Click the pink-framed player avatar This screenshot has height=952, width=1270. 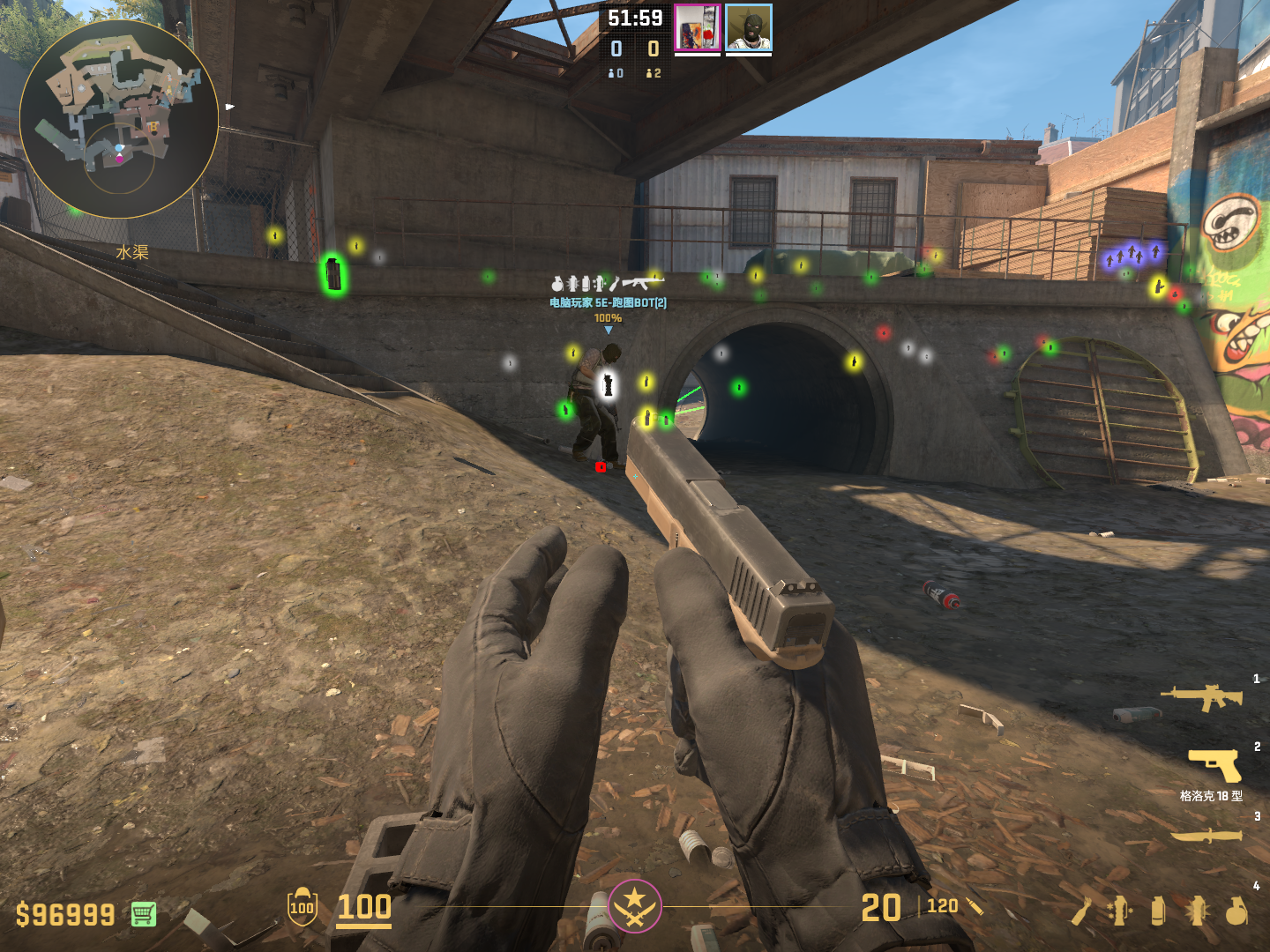click(698, 28)
